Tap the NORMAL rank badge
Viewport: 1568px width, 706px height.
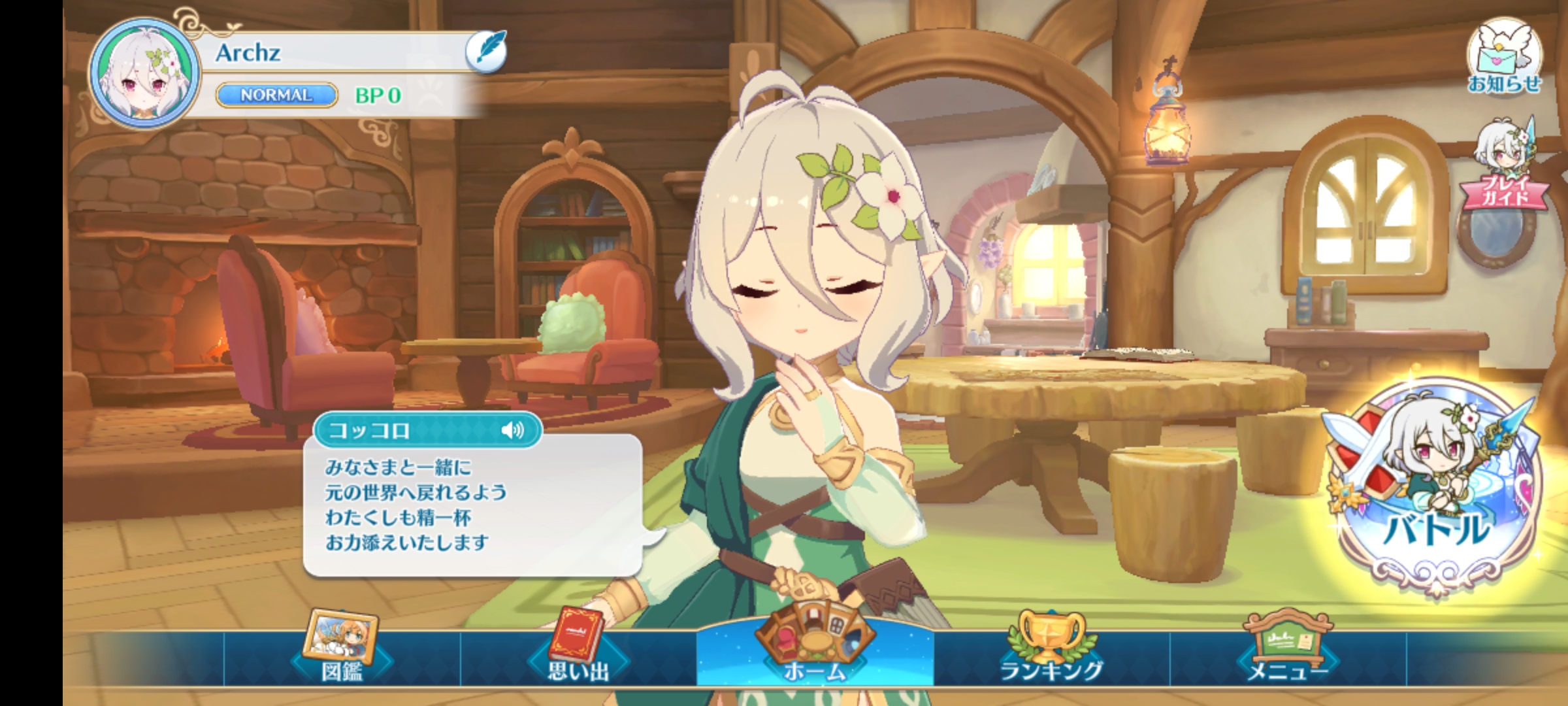click(277, 95)
